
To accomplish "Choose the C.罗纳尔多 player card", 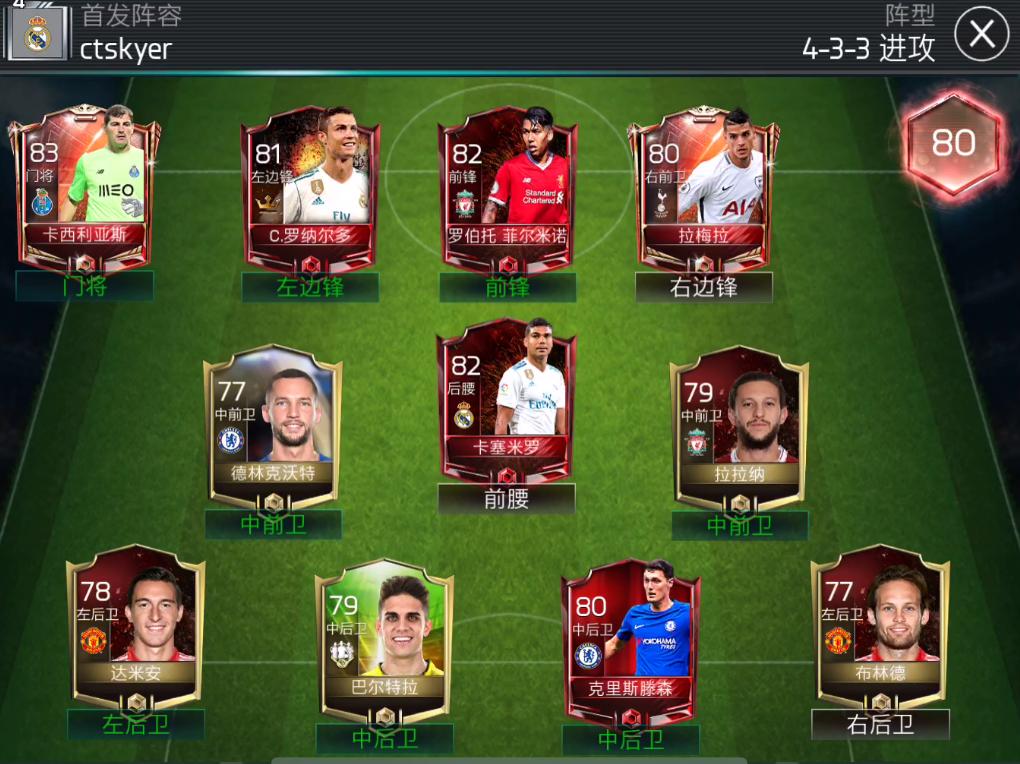I will point(310,185).
